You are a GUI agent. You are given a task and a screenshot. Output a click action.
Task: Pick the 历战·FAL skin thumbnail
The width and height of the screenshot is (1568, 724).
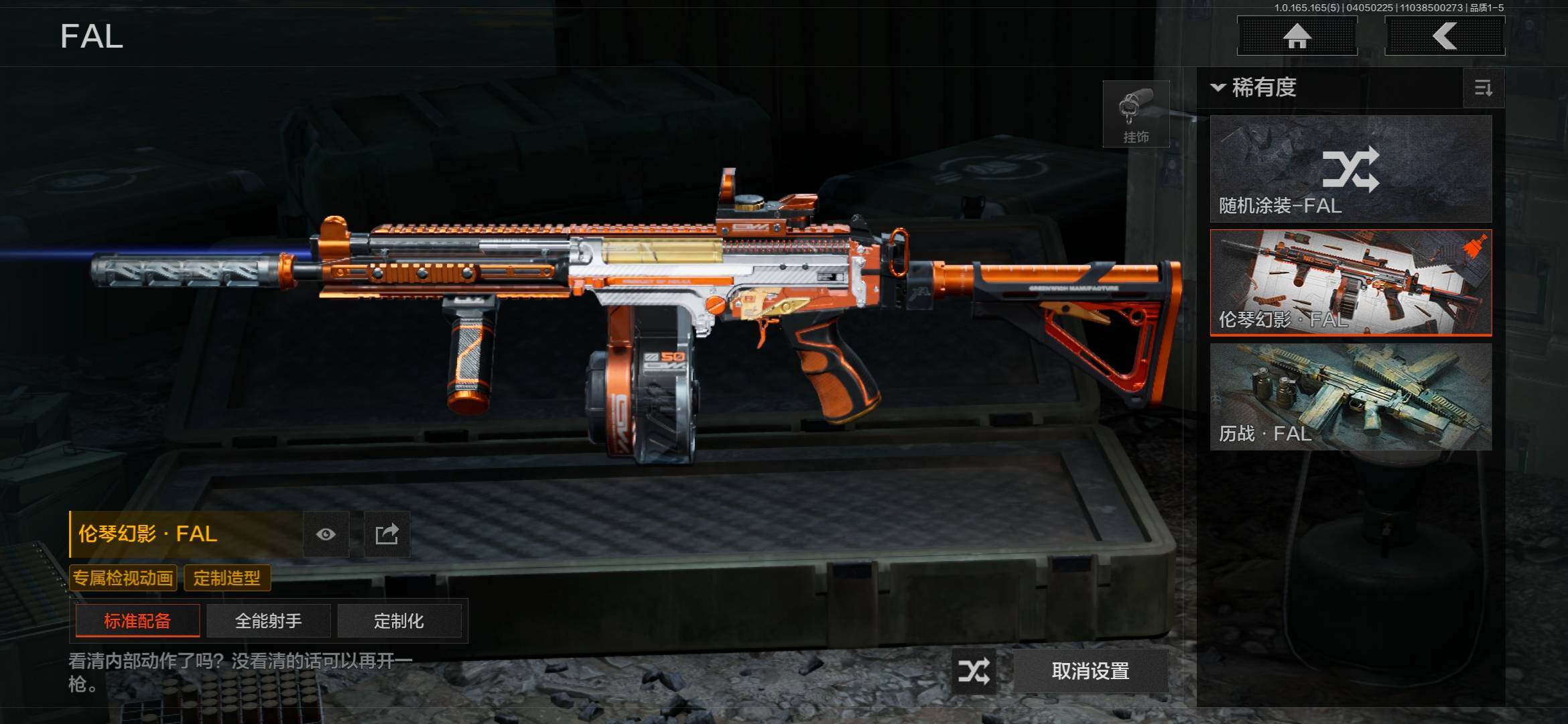(1351, 396)
